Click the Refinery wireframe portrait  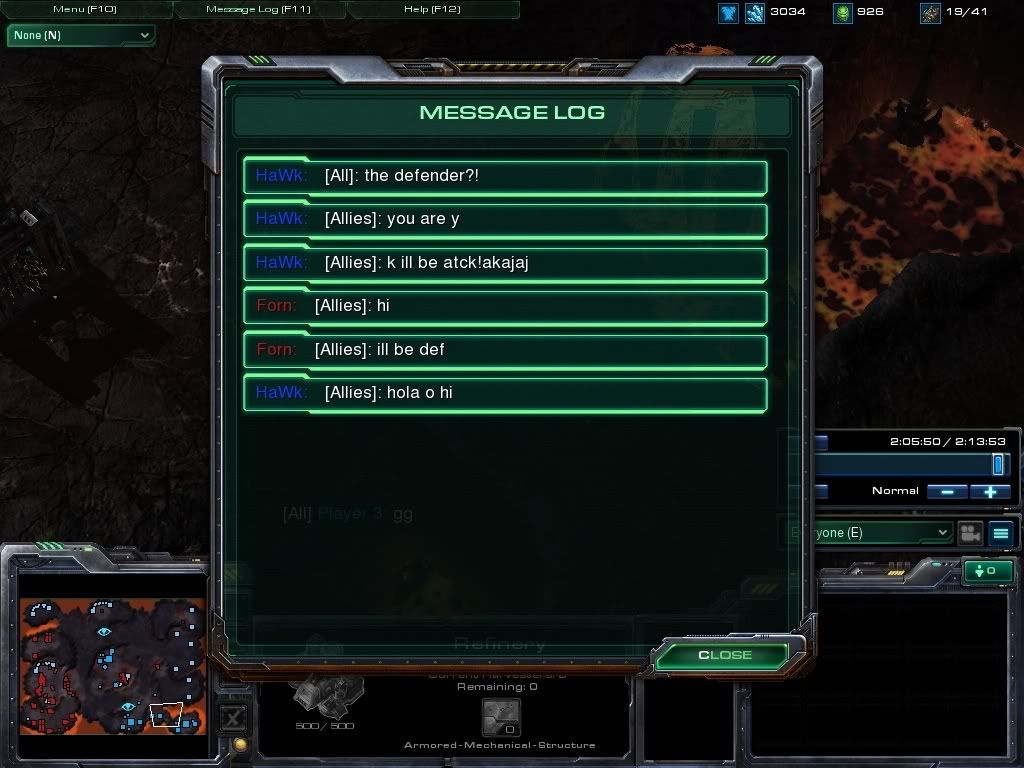325,695
